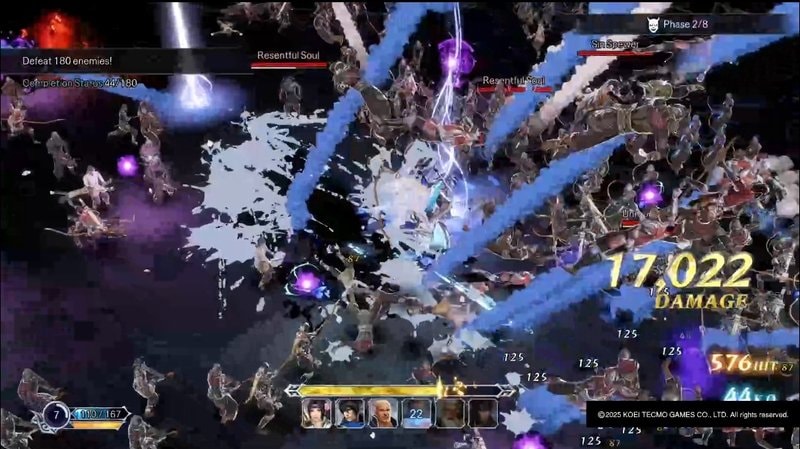Image resolution: width=800 pixels, height=449 pixels.
Task: Click the portrait showing cooldown 22
Action: point(416,413)
